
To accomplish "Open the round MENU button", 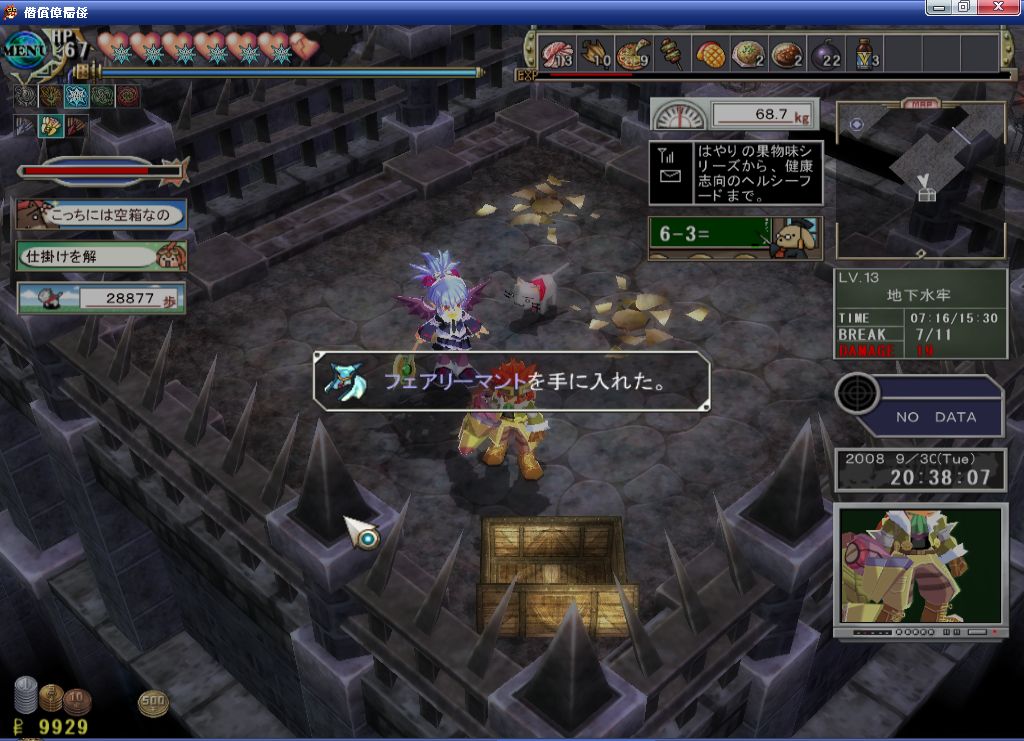I will 24,50.
